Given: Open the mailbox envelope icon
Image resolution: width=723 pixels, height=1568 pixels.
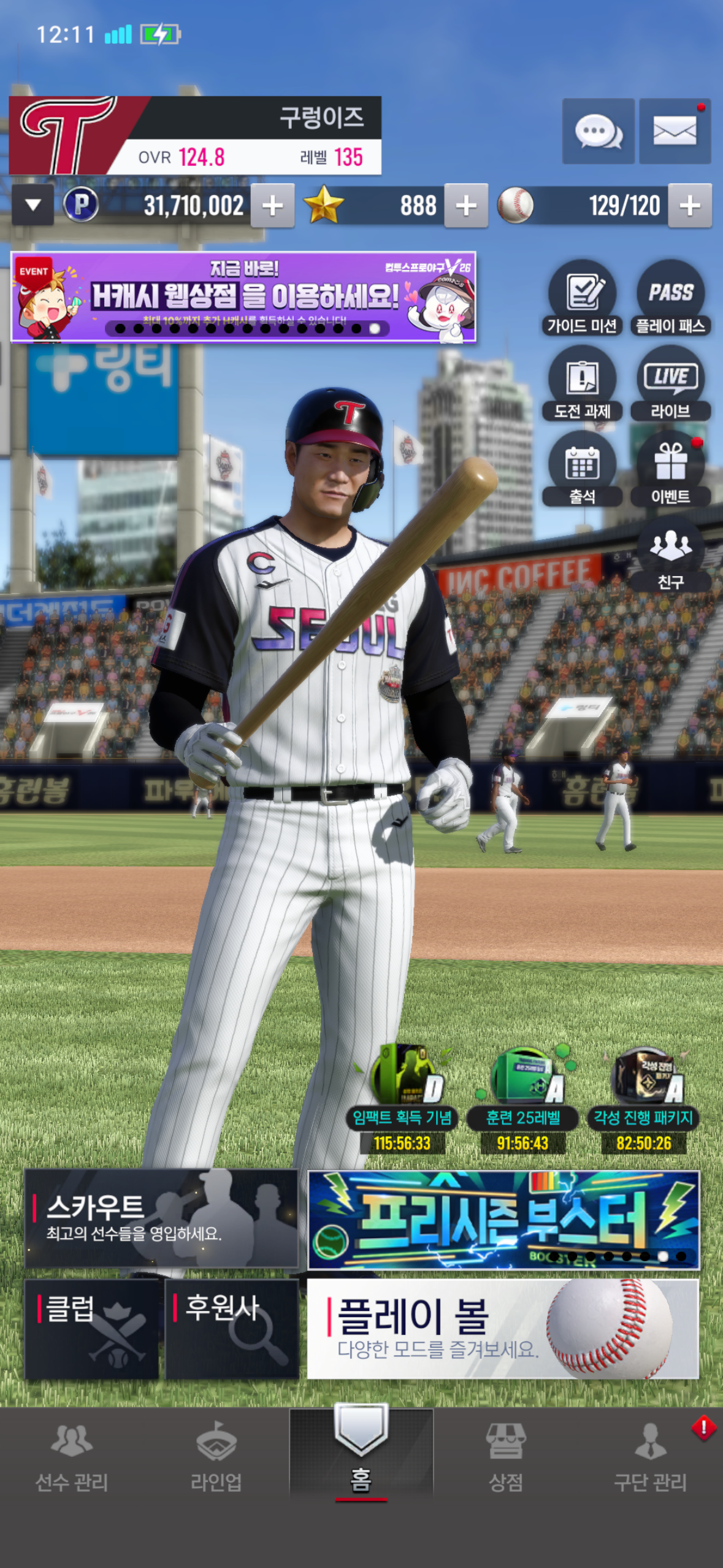Looking at the screenshot, I should click(675, 131).
